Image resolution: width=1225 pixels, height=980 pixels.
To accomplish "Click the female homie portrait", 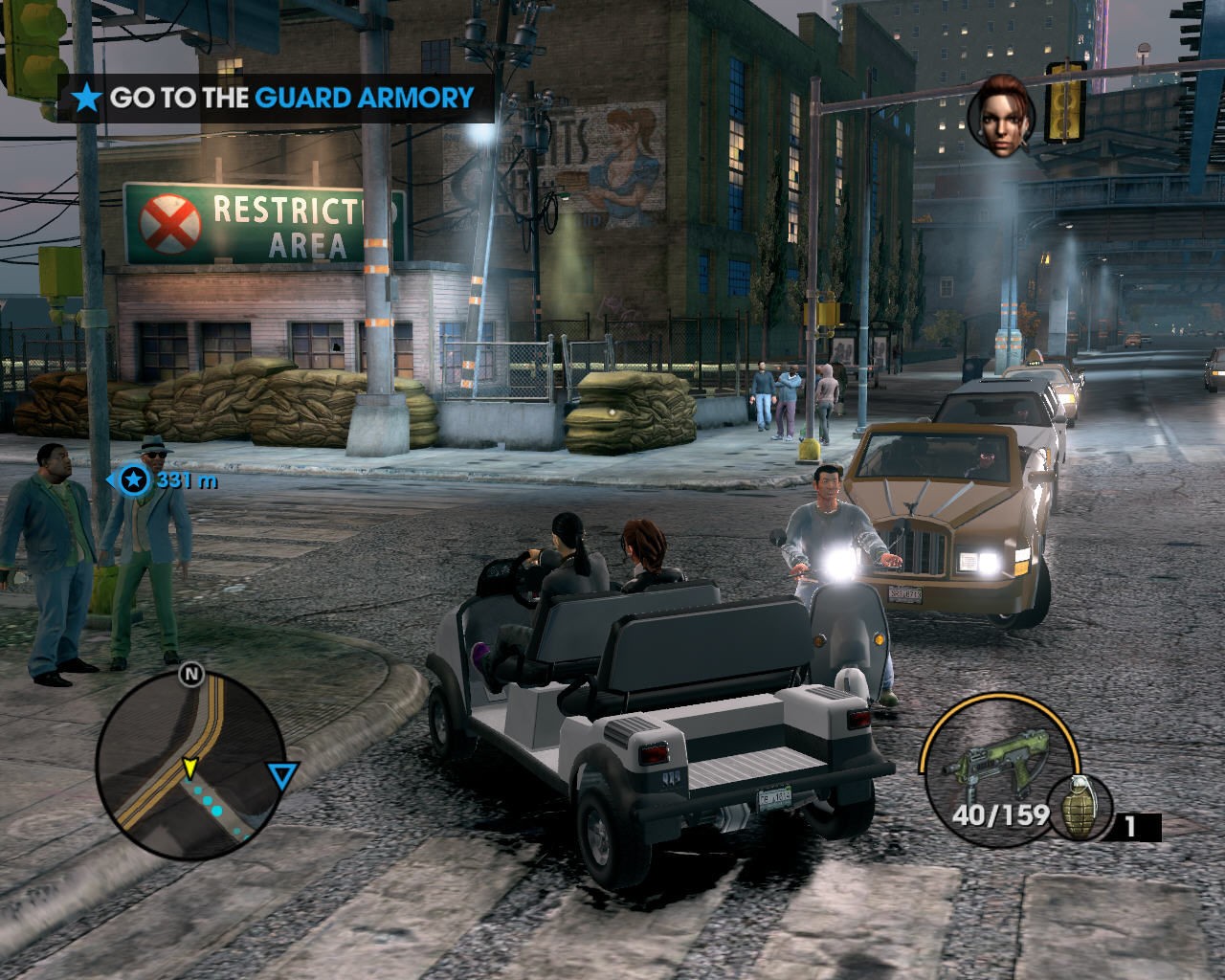I will [1001, 117].
